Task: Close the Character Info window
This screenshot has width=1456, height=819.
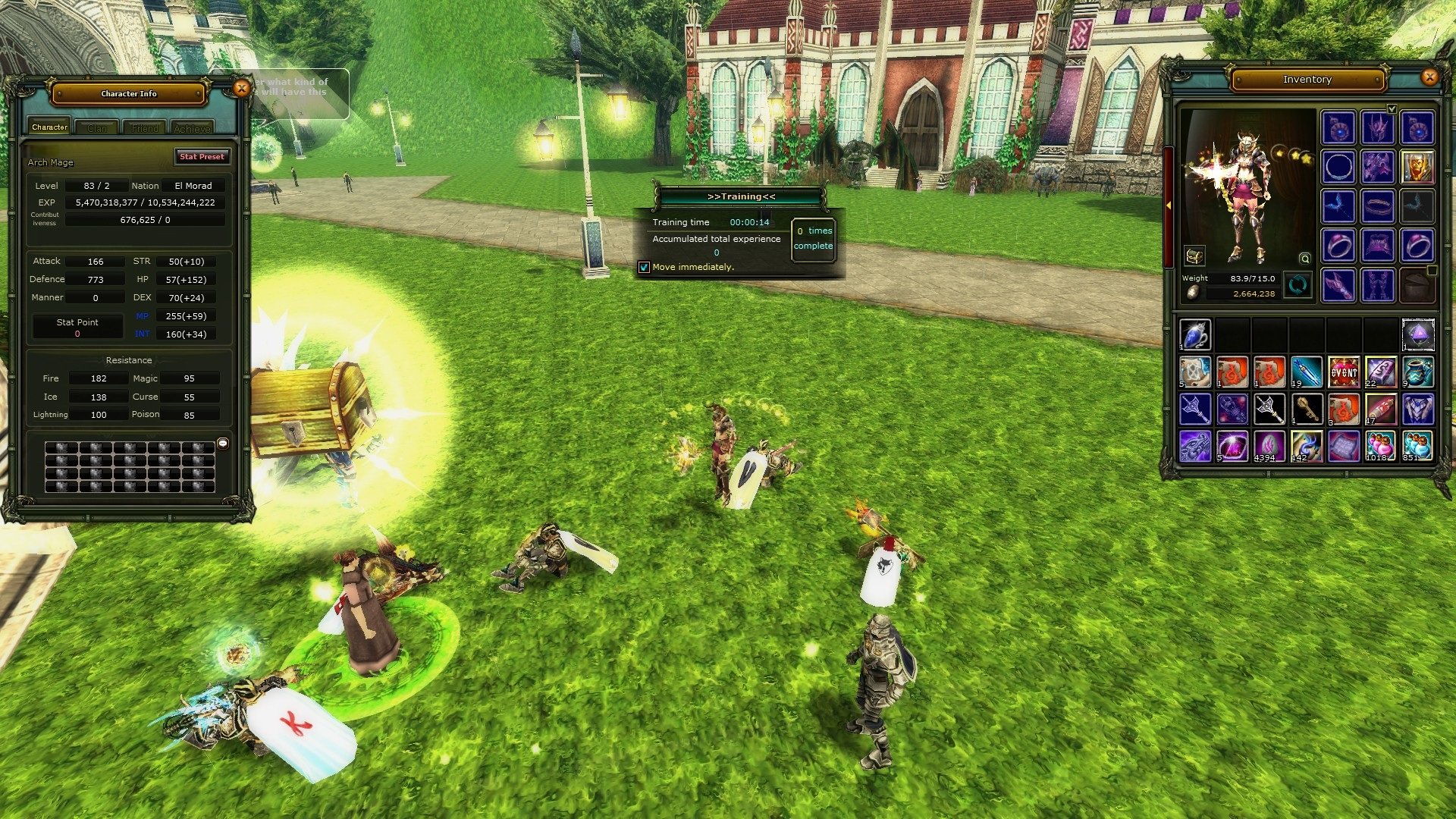Action: 241,89
